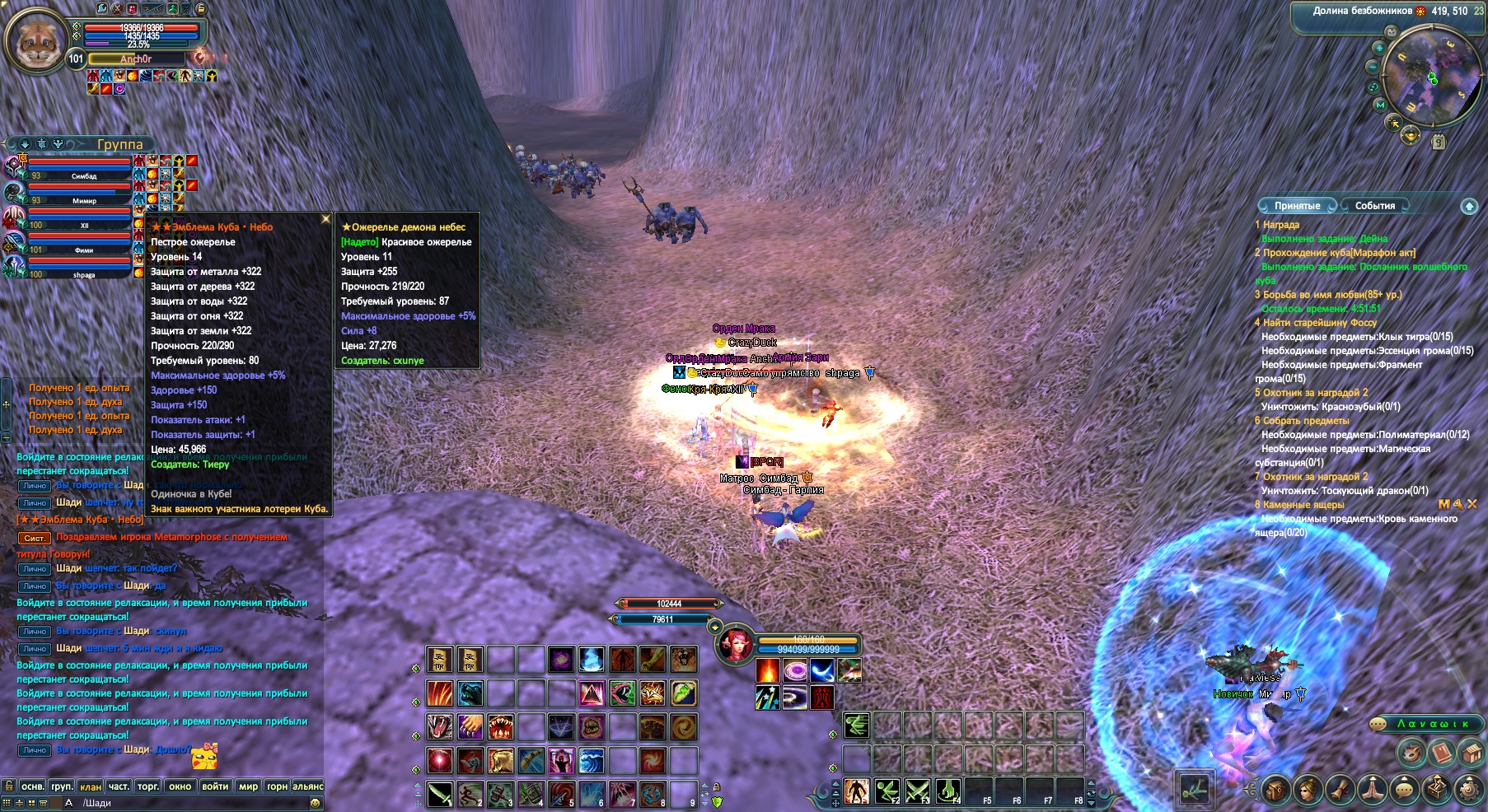This screenshot has height=812, width=1488.
Task: Open the emoticon picker in chat input
Action: [x=316, y=803]
